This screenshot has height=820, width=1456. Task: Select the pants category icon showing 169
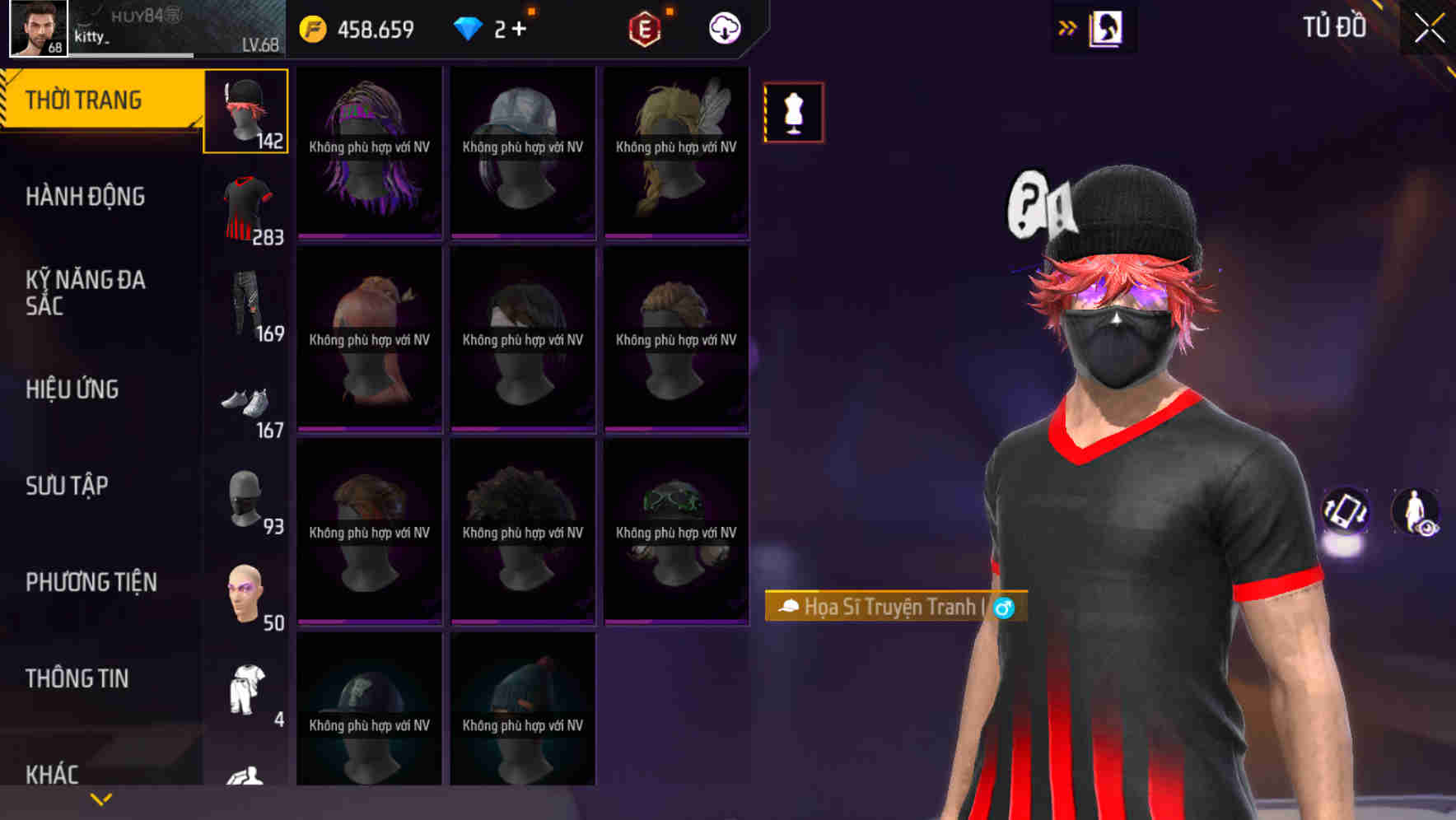tap(245, 305)
